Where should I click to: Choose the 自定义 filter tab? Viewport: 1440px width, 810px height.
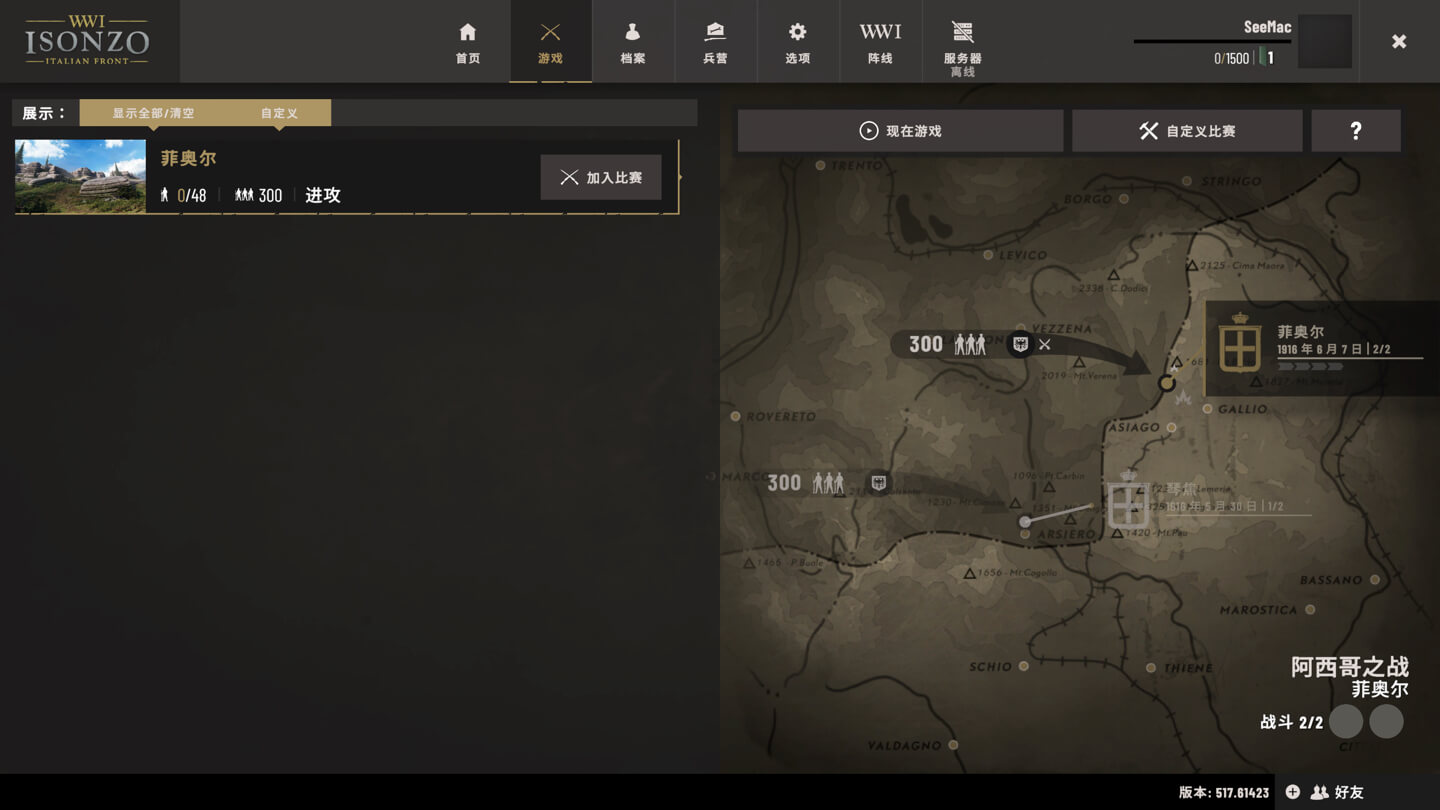click(279, 113)
